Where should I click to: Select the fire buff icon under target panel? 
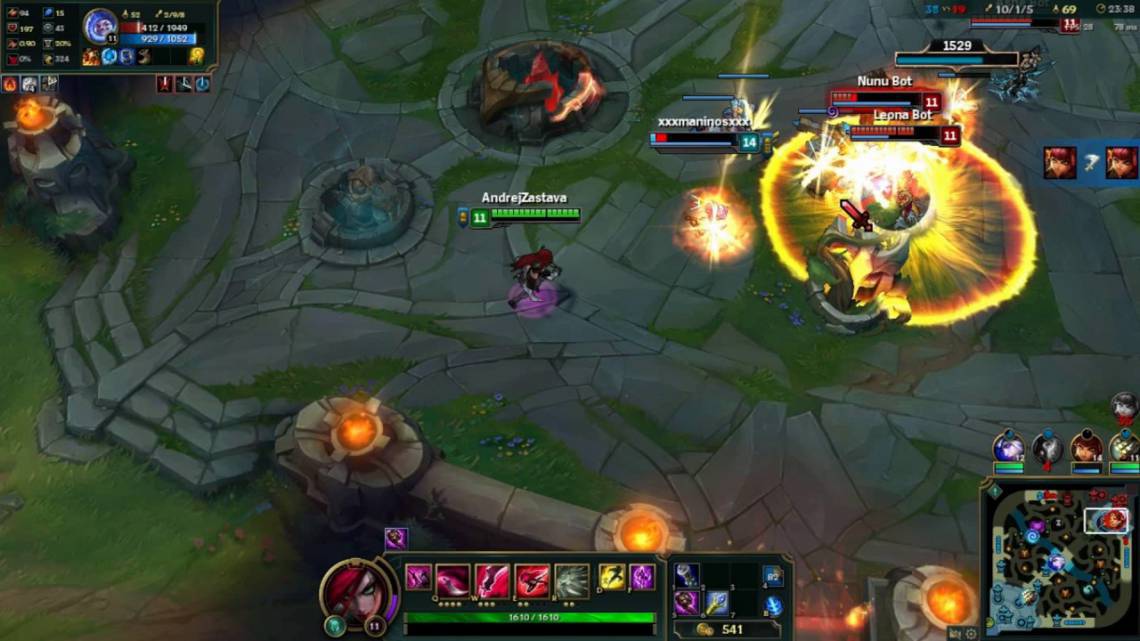(x=10, y=84)
